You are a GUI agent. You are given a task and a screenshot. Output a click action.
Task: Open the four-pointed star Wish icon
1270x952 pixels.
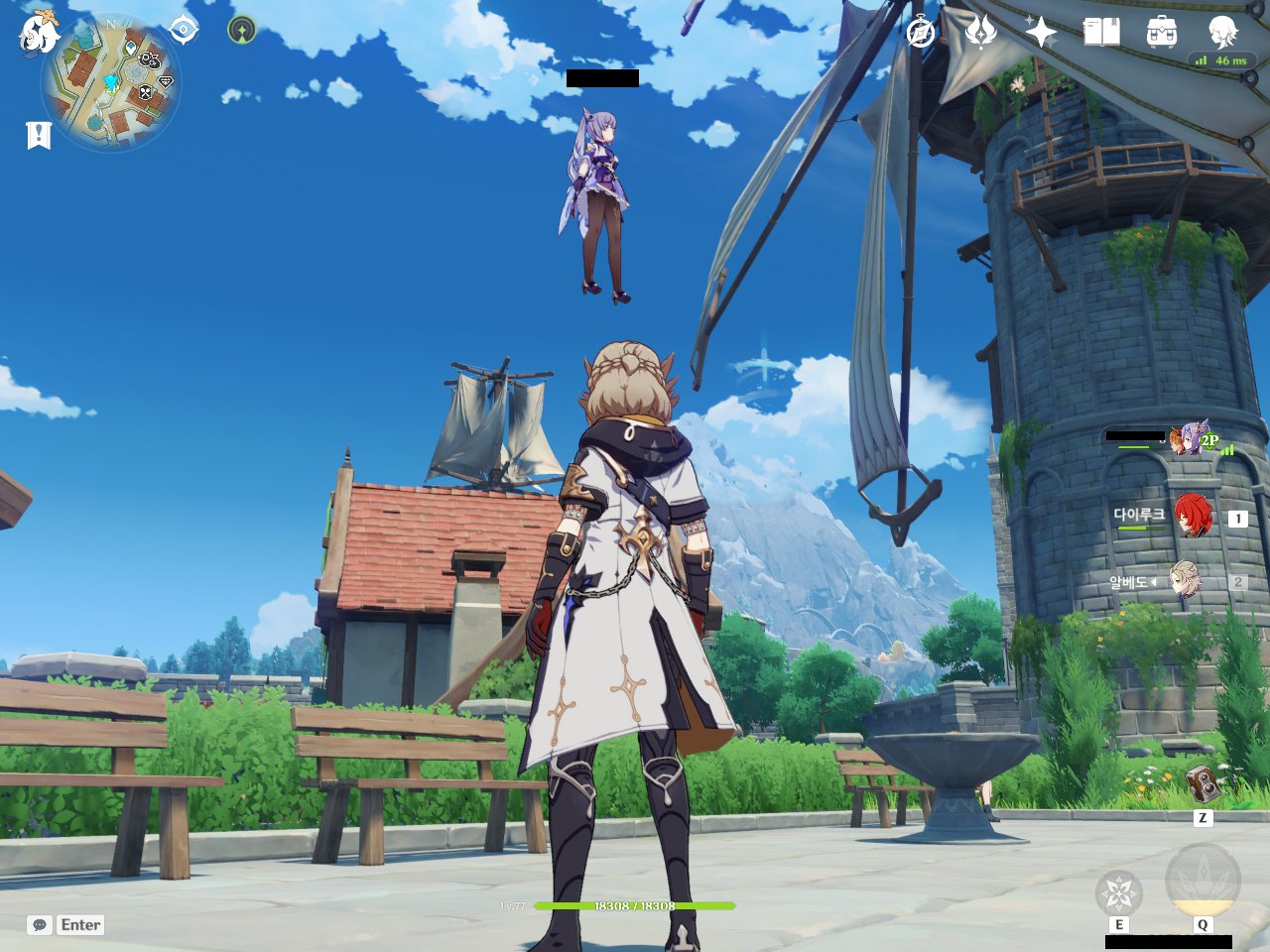(x=1041, y=33)
